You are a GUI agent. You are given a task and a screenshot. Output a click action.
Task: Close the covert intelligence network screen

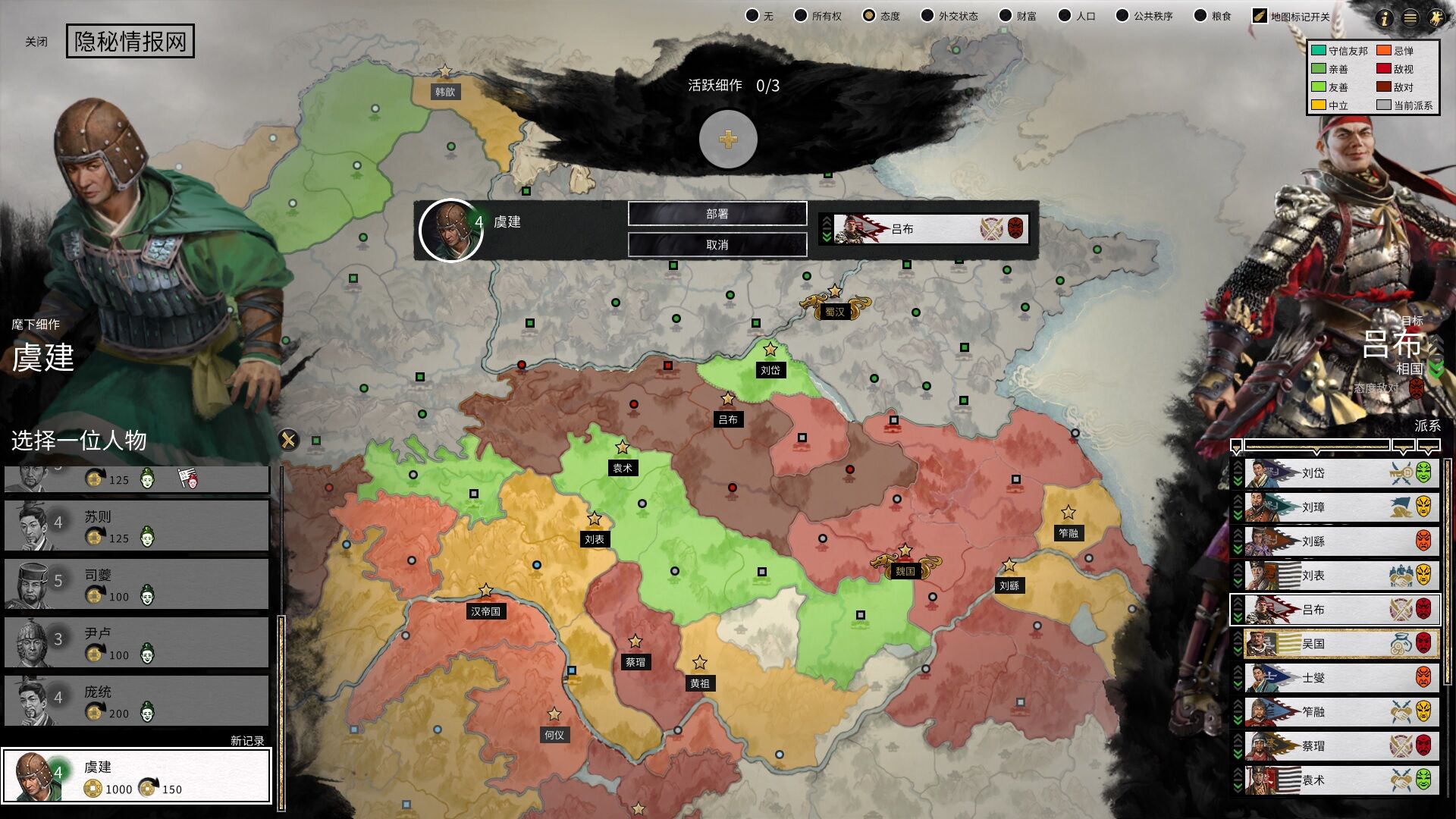click(36, 42)
